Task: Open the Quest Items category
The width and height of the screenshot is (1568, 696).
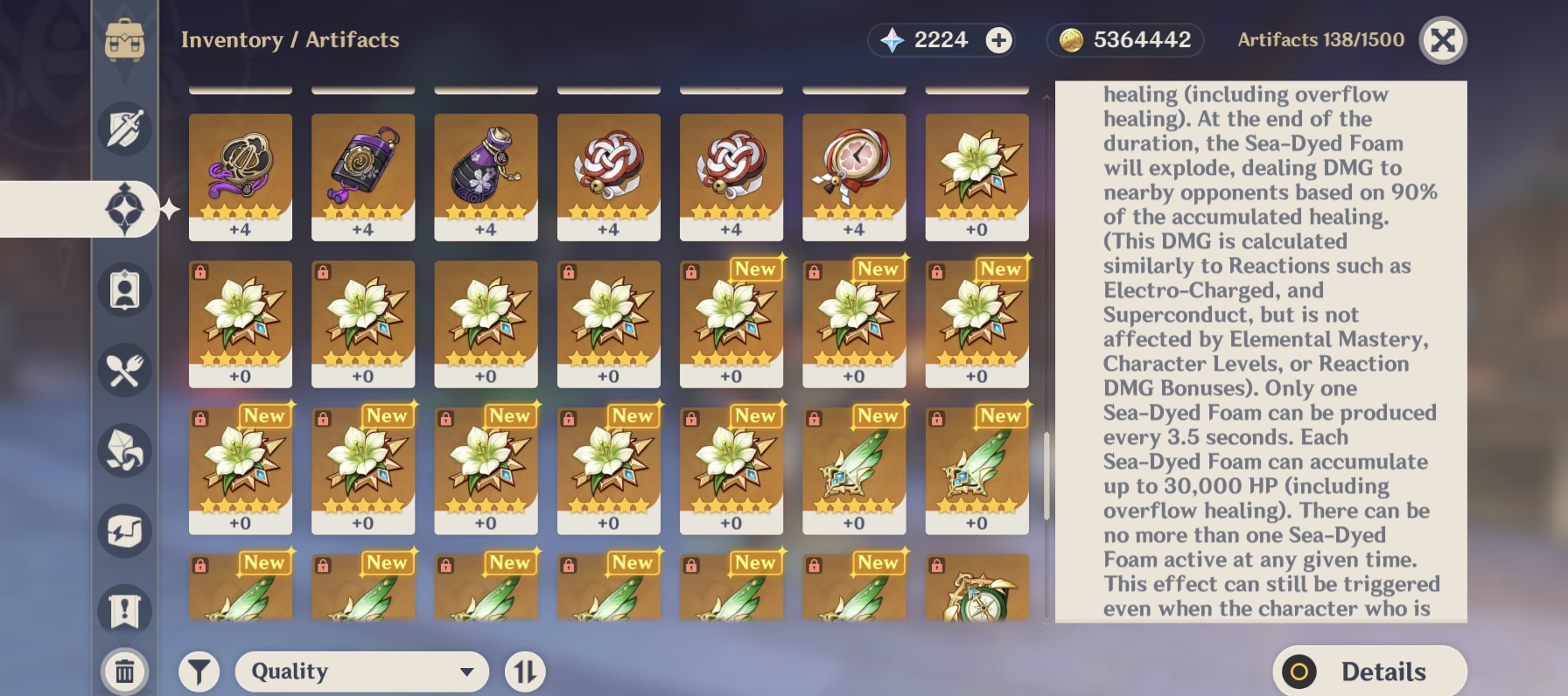Action: (125, 610)
